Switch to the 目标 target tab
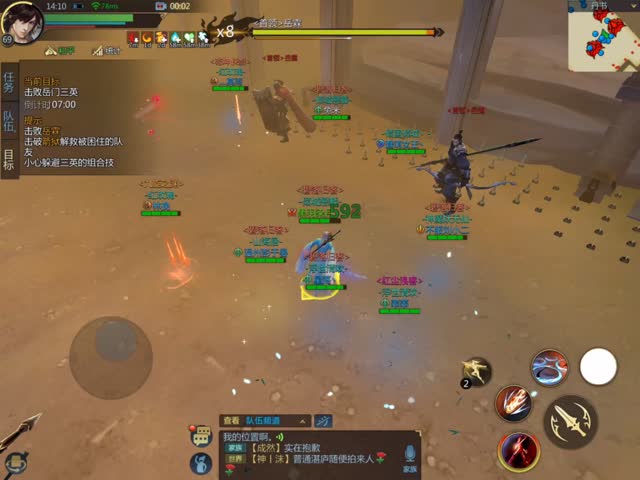Viewport: 640px width, 480px height. (9, 160)
